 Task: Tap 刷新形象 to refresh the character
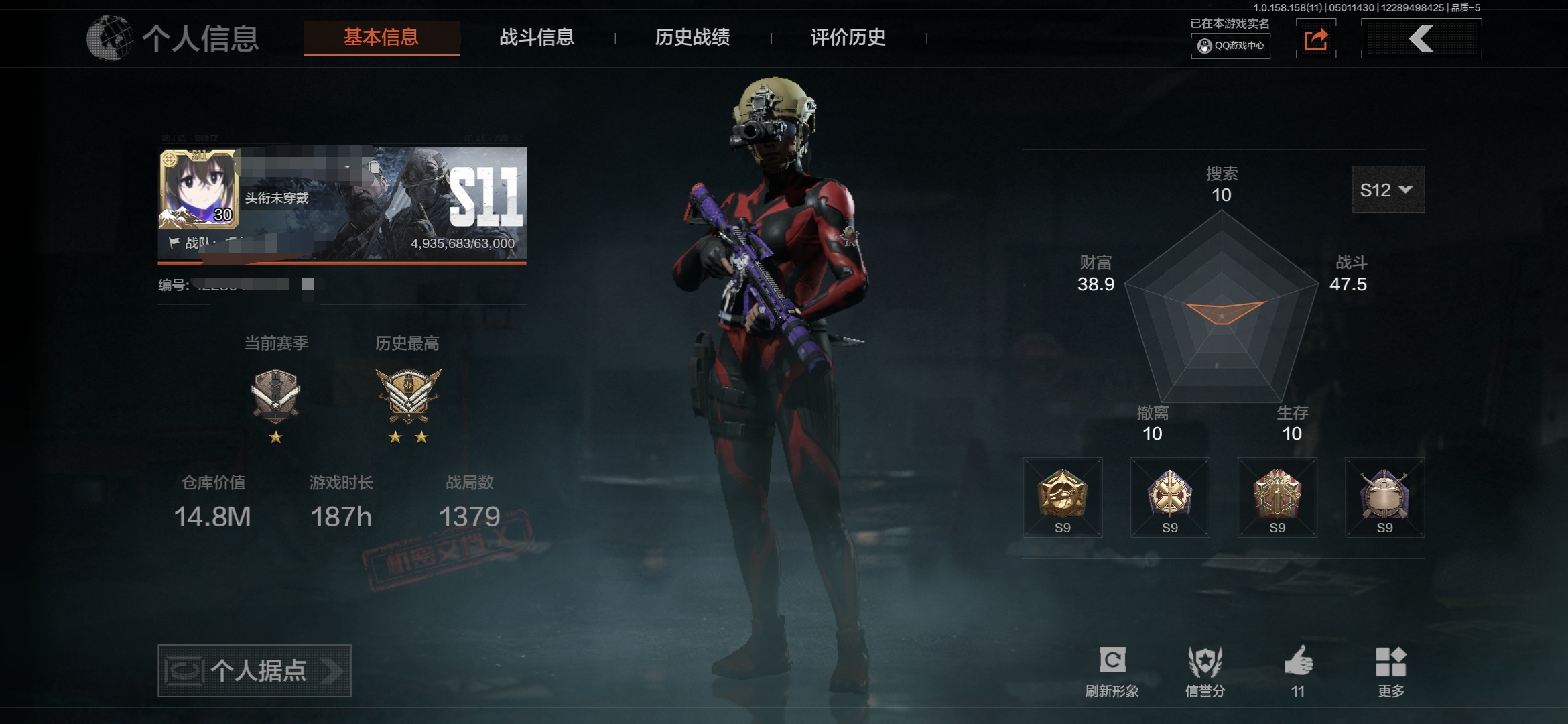(x=1112, y=670)
